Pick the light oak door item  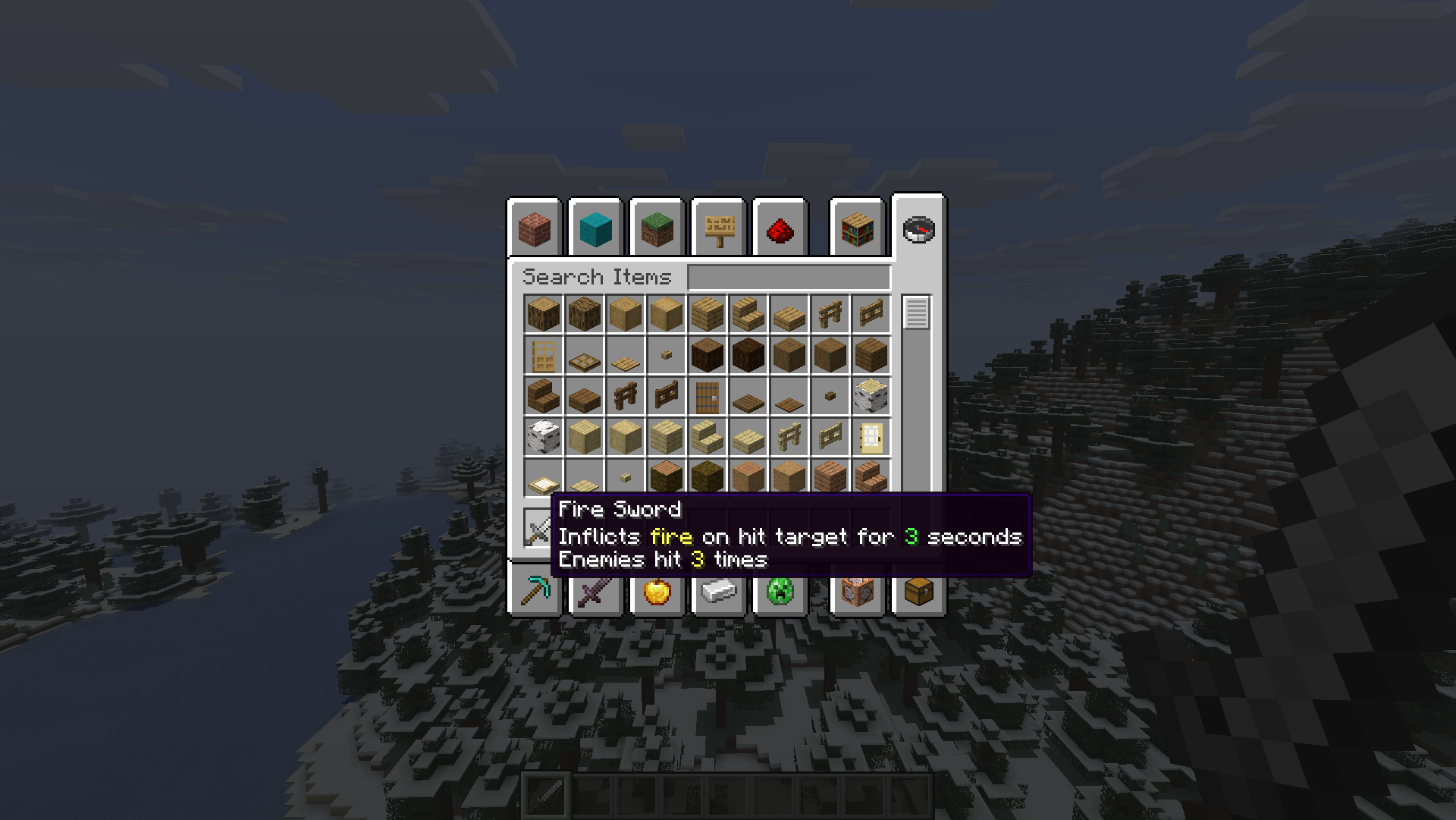coord(544,356)
